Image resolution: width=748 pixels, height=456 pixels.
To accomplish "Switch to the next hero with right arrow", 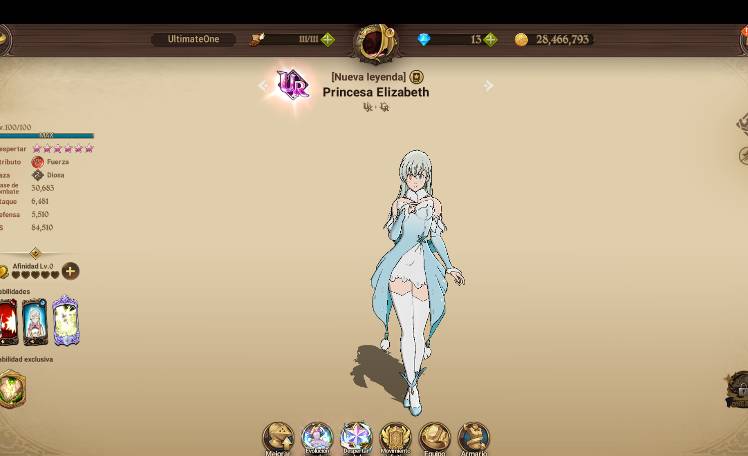I will point(488,86).
